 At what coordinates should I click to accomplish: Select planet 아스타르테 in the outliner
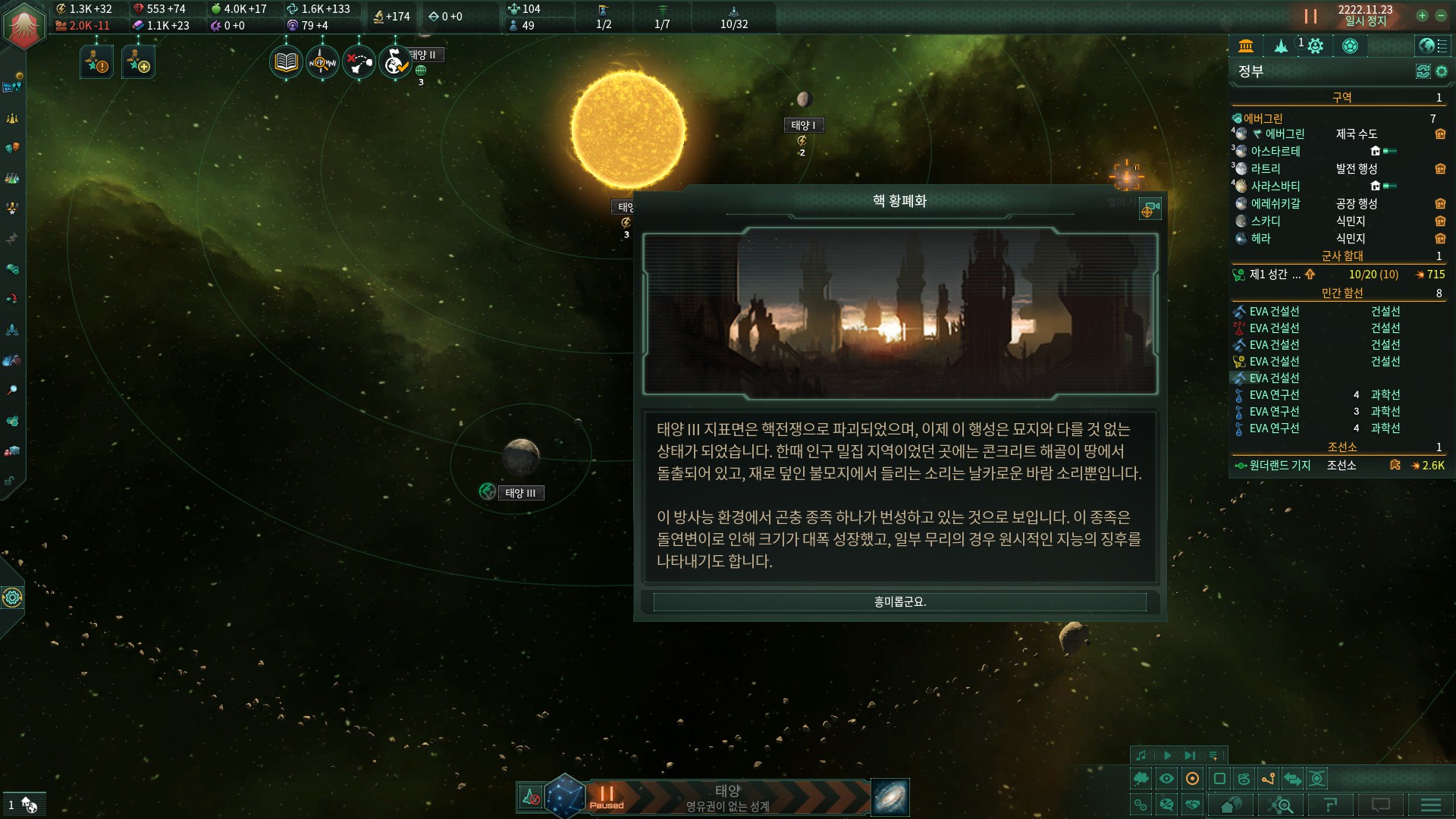tap(1275, 152)
